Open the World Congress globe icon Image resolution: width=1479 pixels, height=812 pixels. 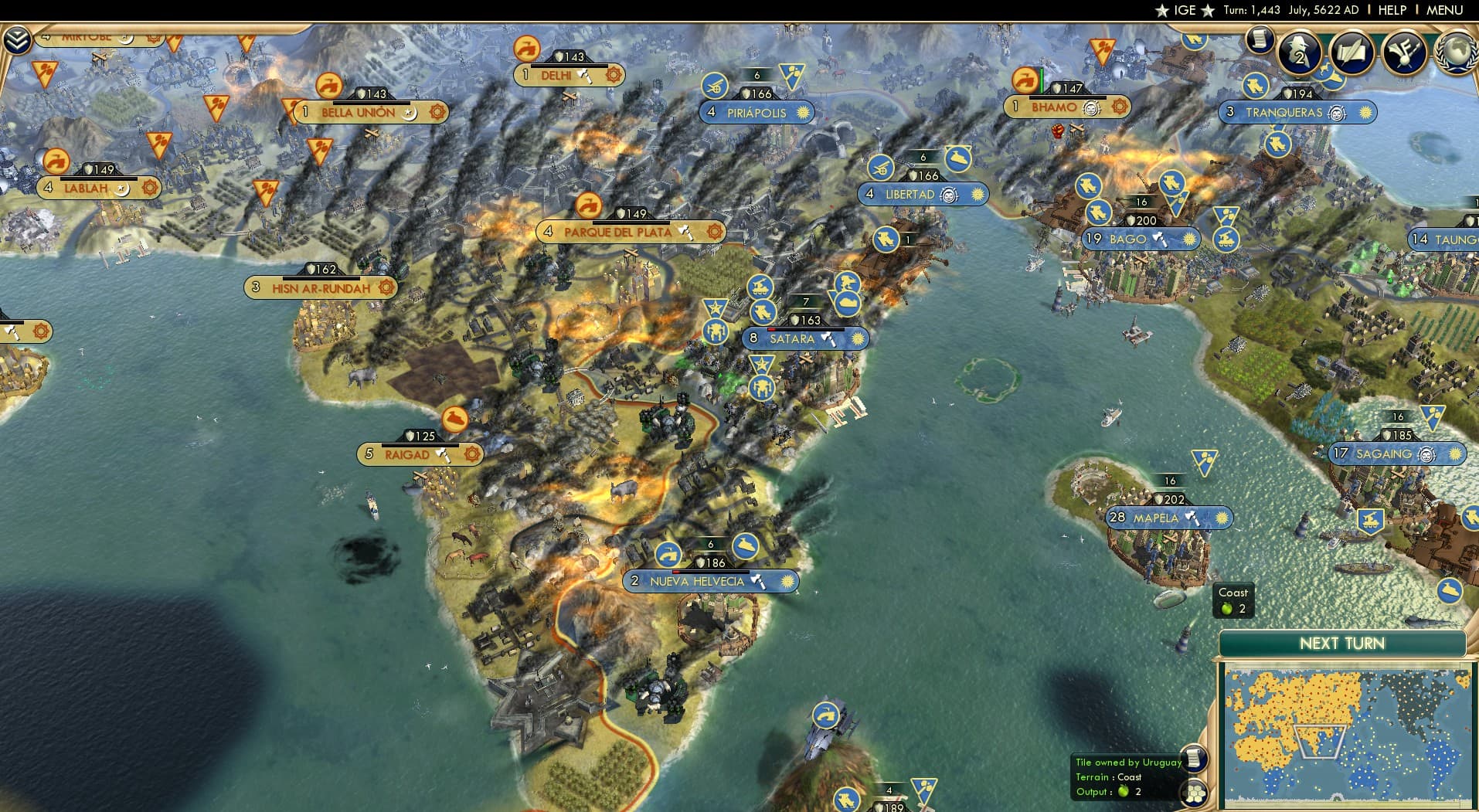(x=1455, y=54)
